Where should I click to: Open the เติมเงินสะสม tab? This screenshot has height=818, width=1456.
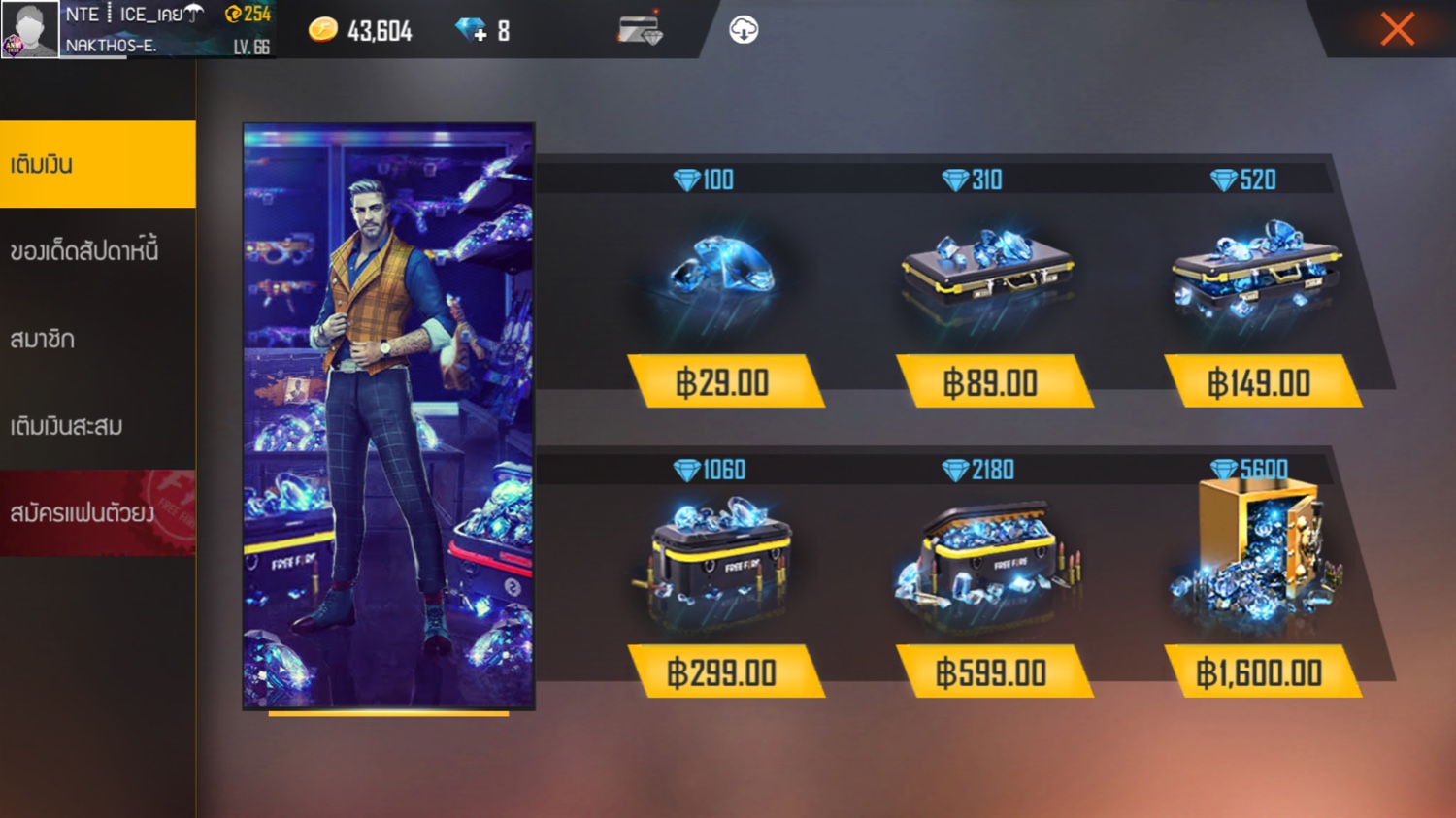tap(97, 426)
